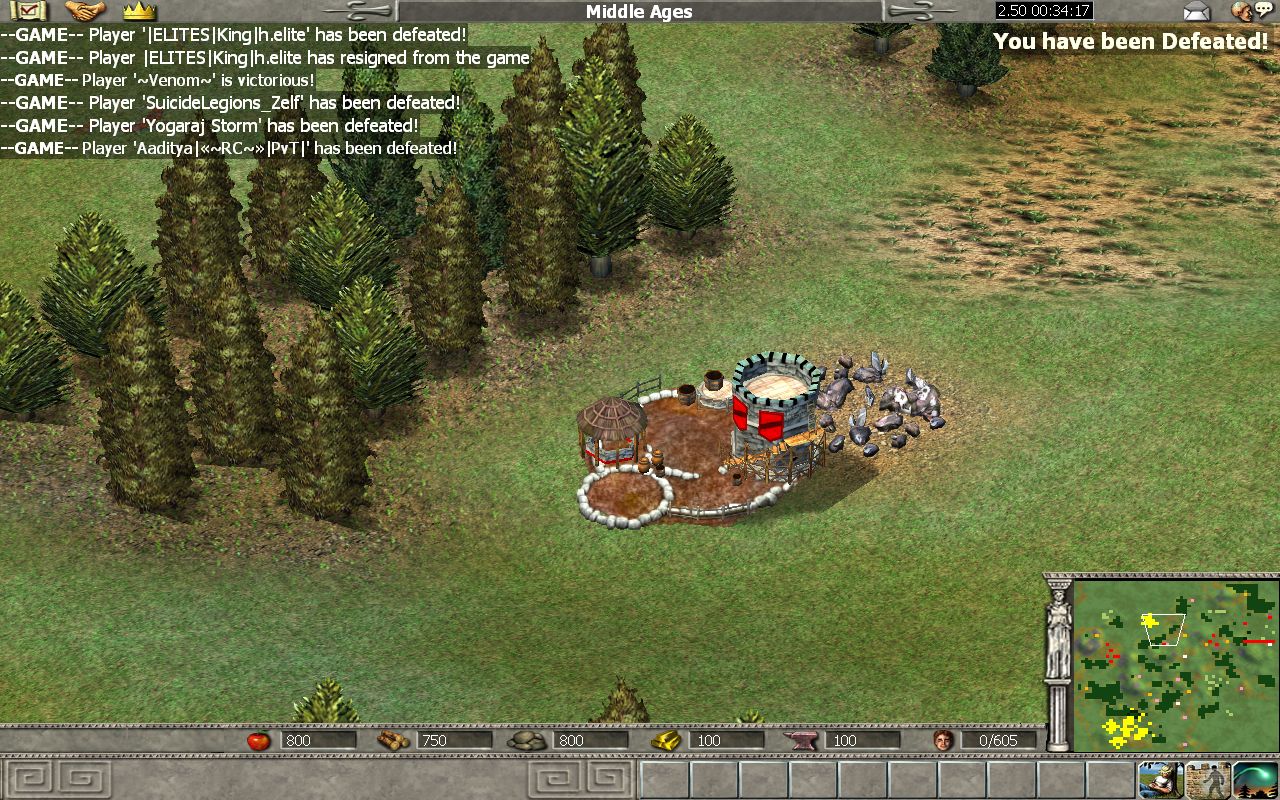This screenshot has height=800, width=1280.
Task: Click the Middle Ages epoch title
Action: [x=639, y=12]
